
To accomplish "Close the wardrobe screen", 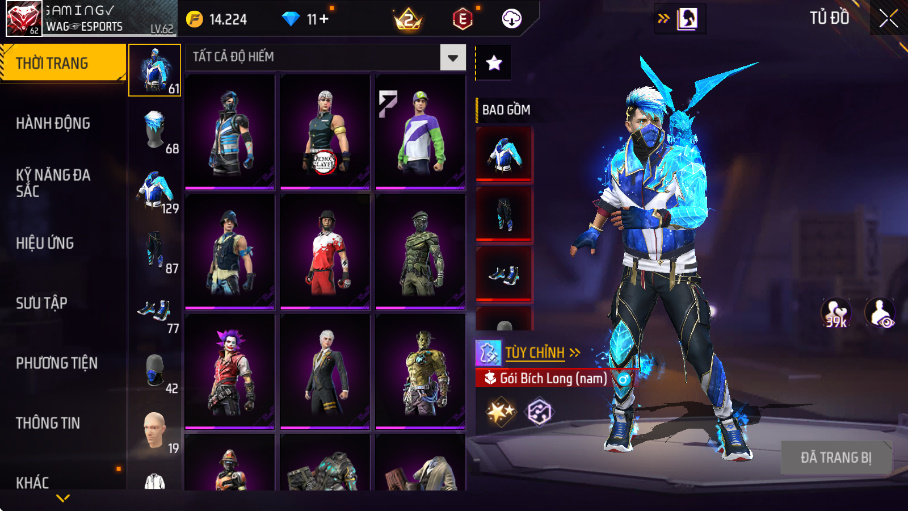I will [888, 18].
